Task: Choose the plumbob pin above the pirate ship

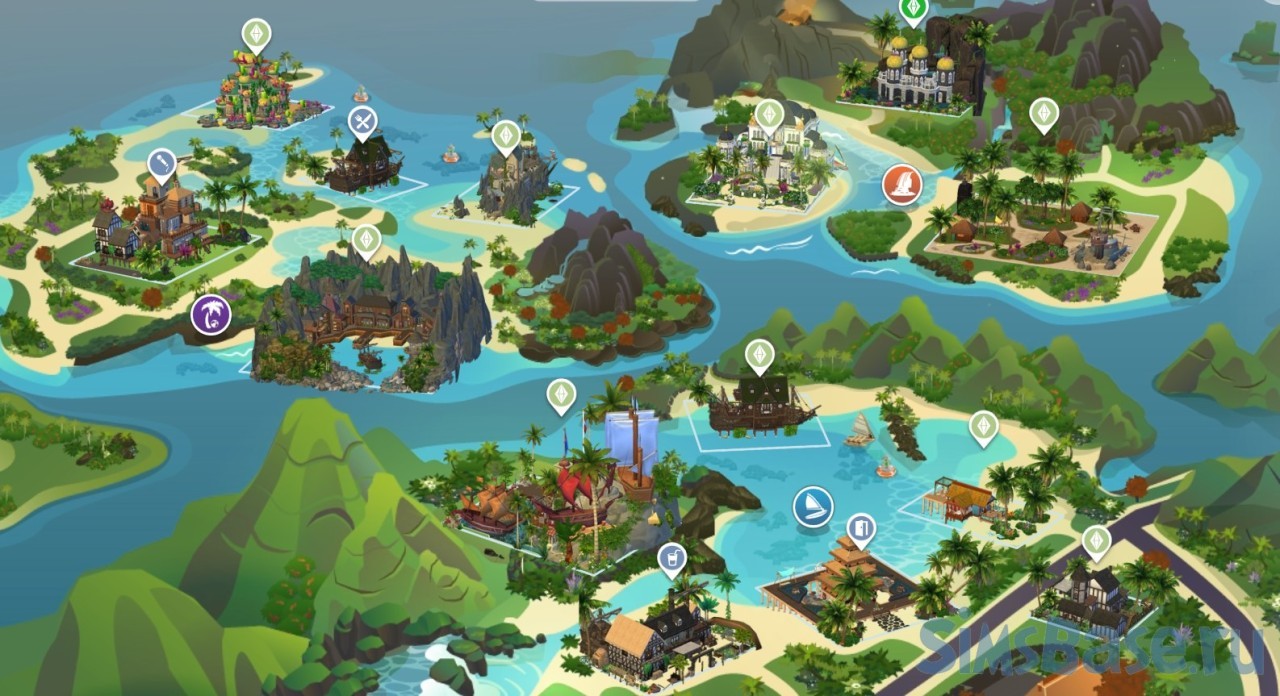Action: 760,355
